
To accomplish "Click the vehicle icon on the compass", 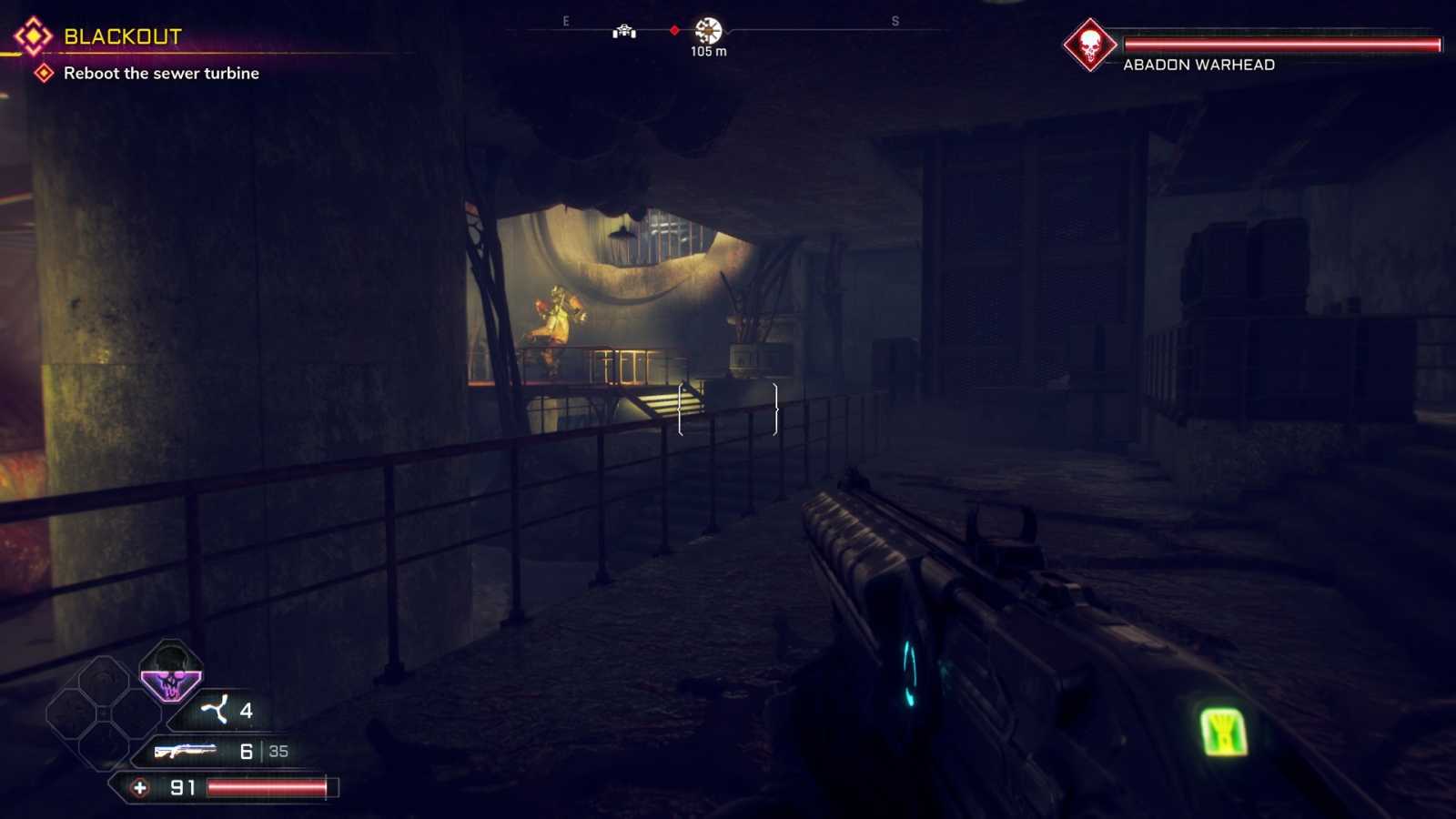I will [x=624, y=33].
